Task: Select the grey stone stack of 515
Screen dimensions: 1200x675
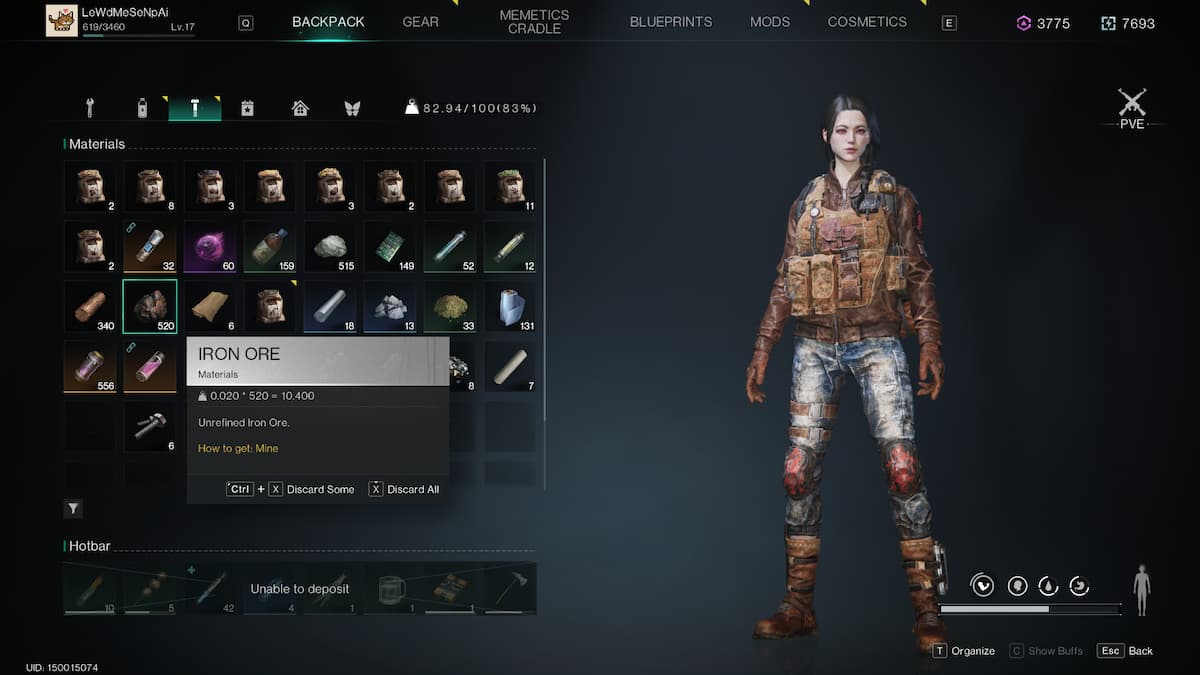Action: pyautogui.click(x=330, y=246)
